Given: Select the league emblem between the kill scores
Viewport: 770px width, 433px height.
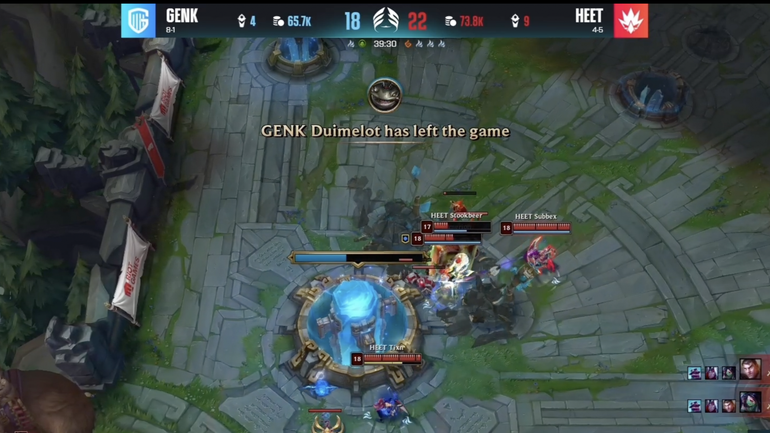Looking at the screenshot, I should pos(385,20).
